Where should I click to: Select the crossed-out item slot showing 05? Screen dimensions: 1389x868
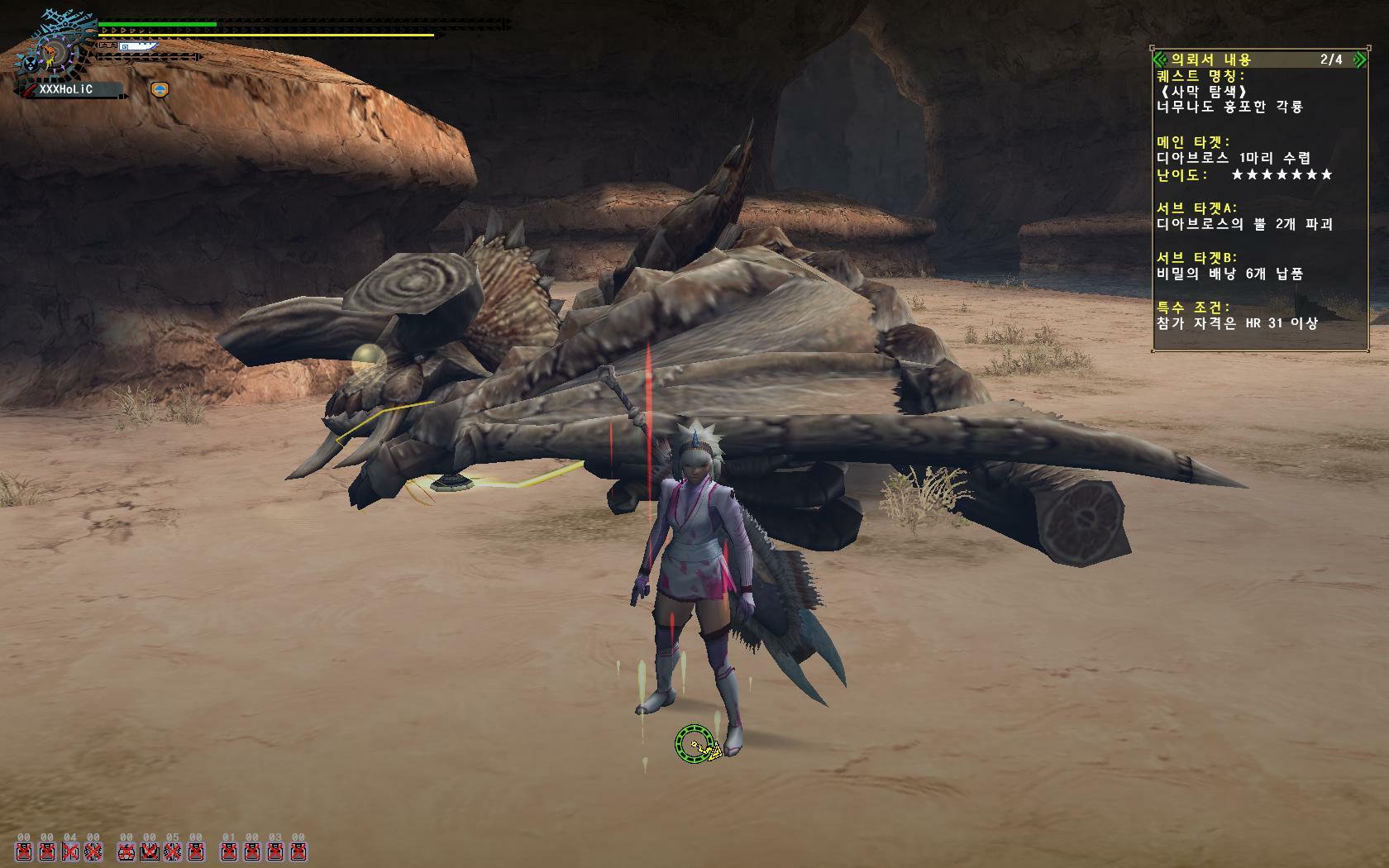coord(172,851)
